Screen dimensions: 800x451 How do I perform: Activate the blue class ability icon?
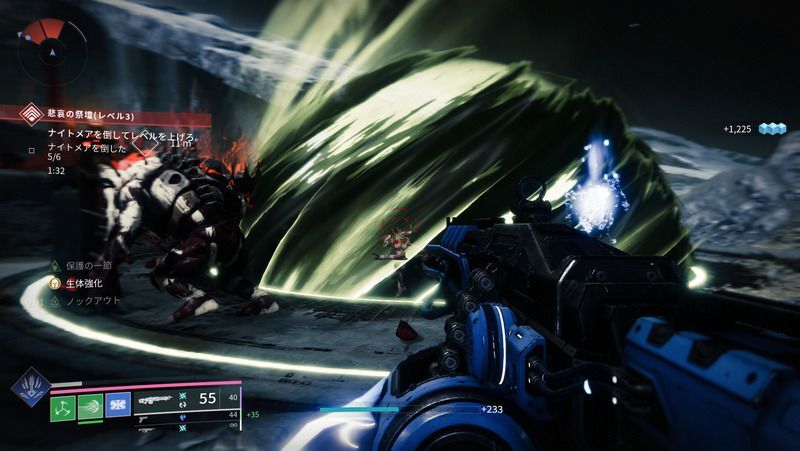tap(118, 404)
